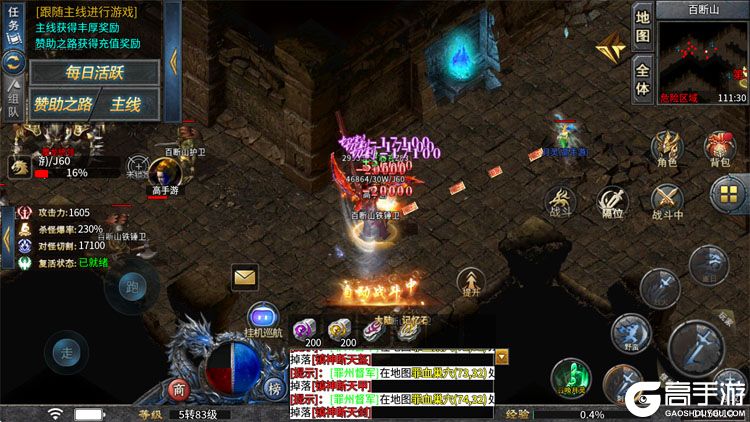This screenshot has width=750, height=422.
Task: Open the 每日活跃 daily activity panel
Action: [94, 73]
